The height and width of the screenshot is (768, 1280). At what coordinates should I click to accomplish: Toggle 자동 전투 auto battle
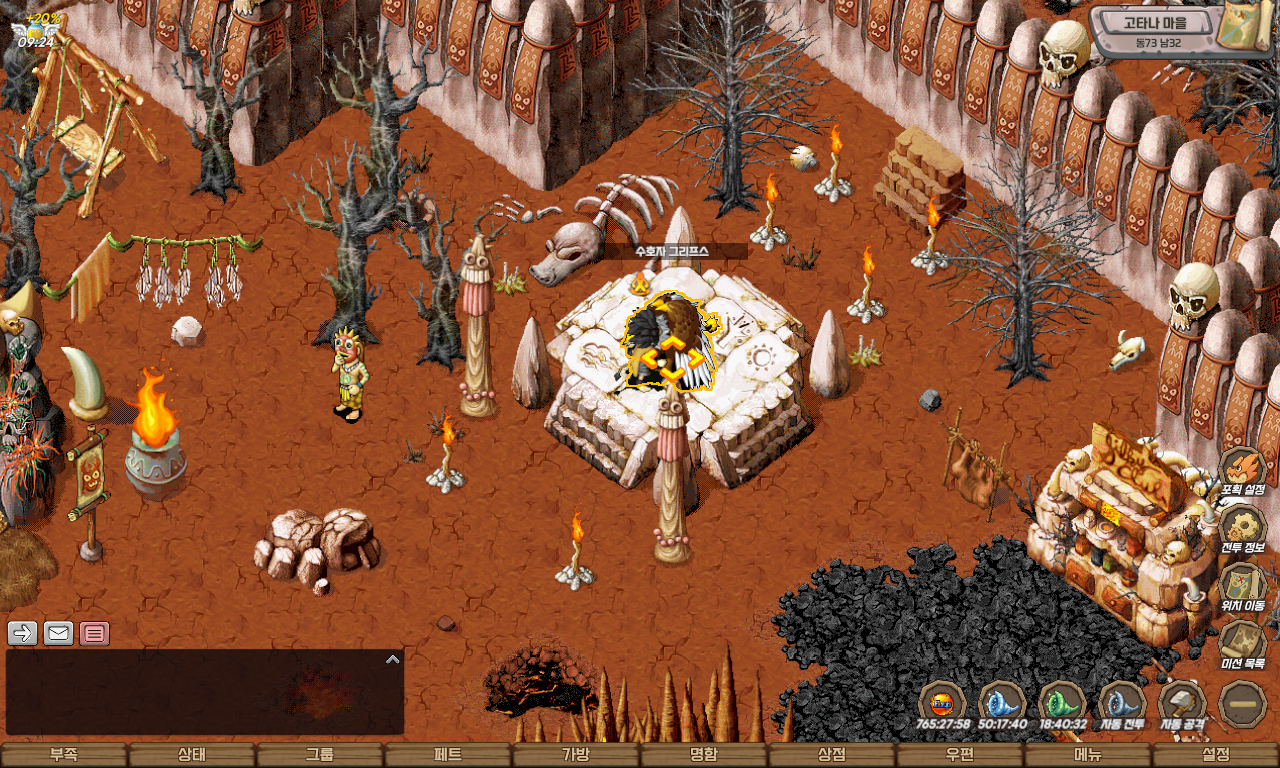tap(1122, 702)
